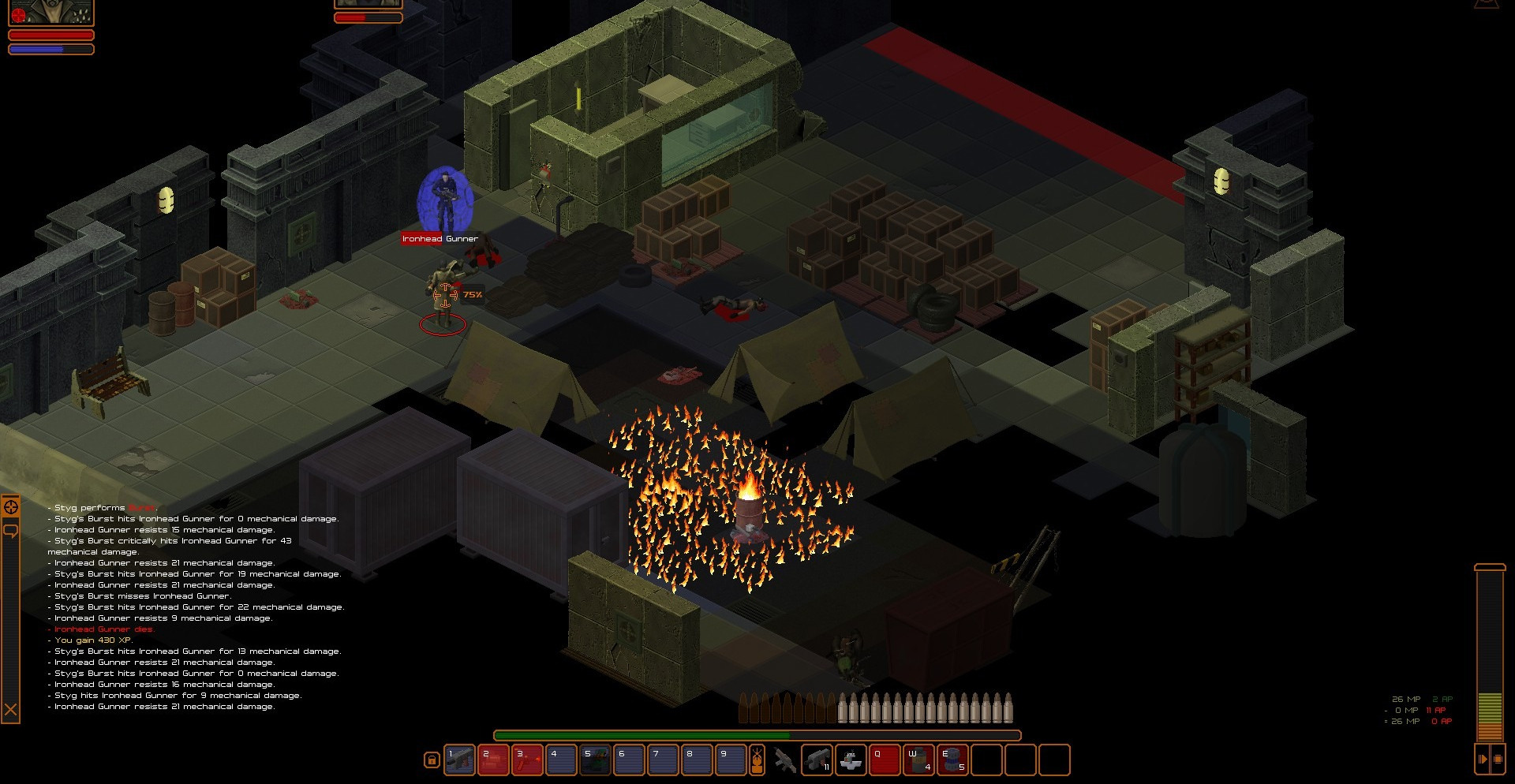Image resolution: width=1515 pixels, height=784 pixels.
Task: Open the player character portrait
Action: [x=51, y=12]
